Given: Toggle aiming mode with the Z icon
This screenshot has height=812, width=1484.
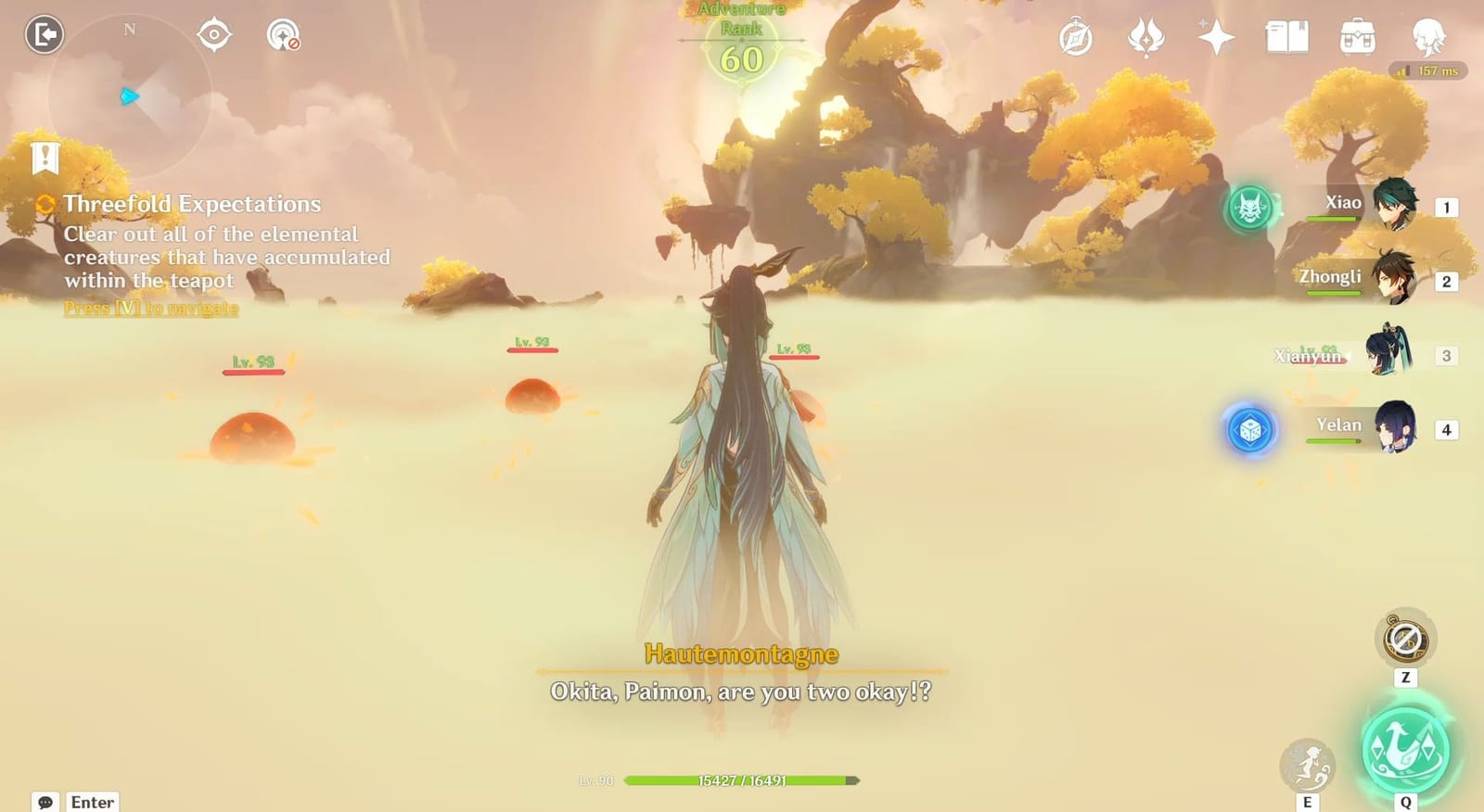Looking at the screenshot, I should pos(1405,640).
